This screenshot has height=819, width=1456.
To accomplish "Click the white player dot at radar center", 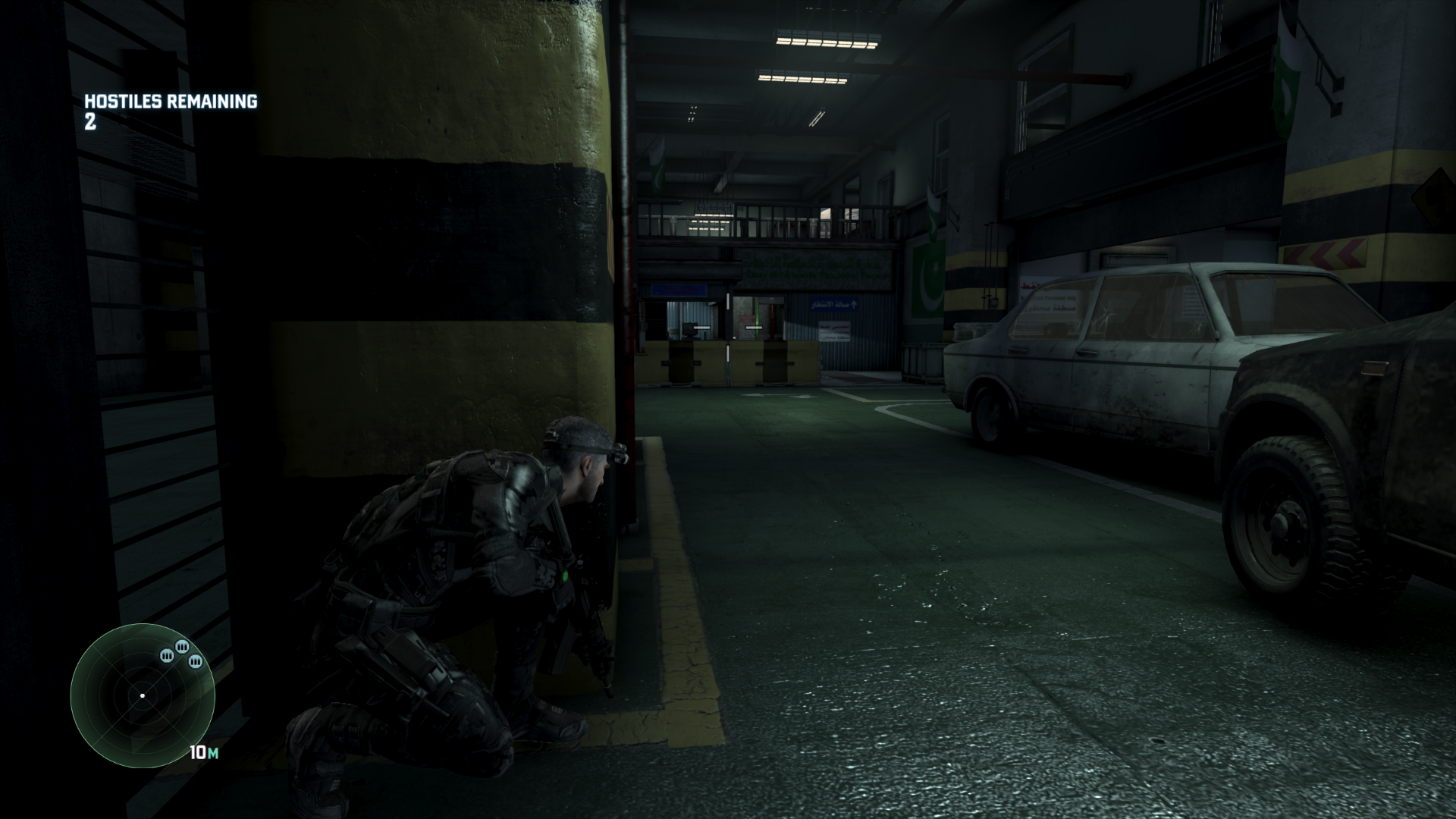I will pyautogui.click(x=143, y=695).
